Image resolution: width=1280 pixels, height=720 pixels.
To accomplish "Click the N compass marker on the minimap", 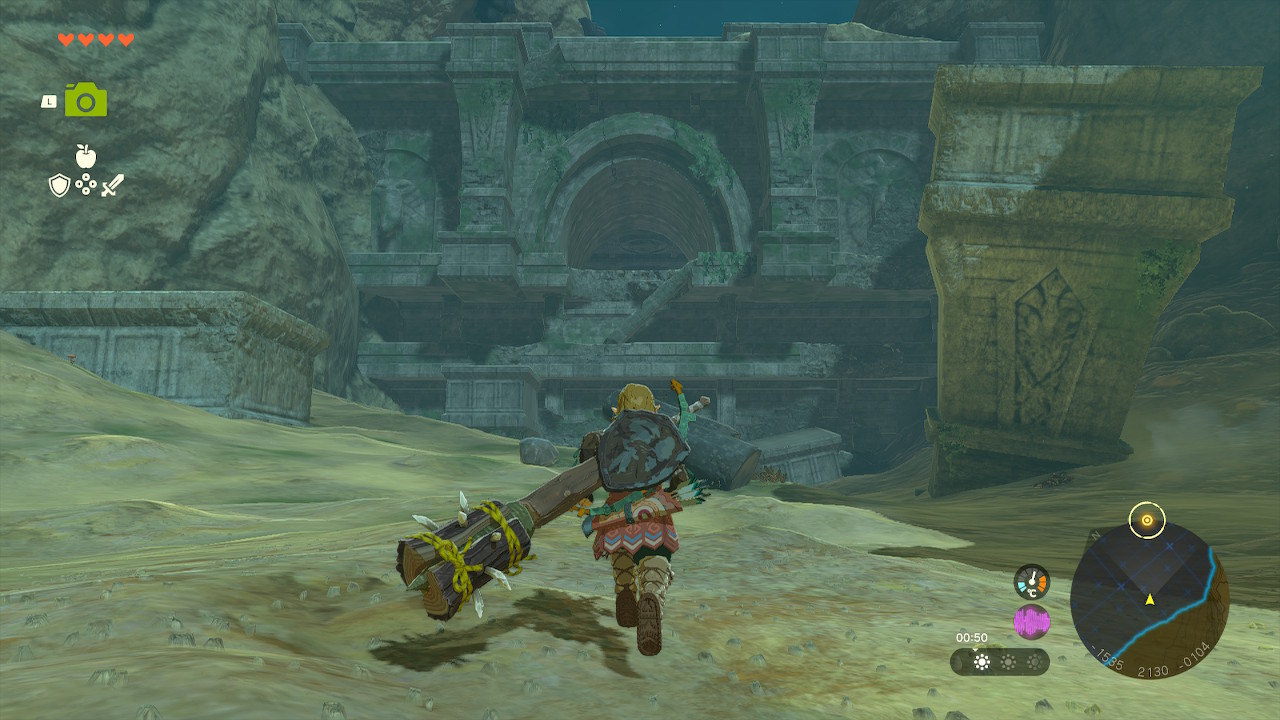I will coord(1095,534).
